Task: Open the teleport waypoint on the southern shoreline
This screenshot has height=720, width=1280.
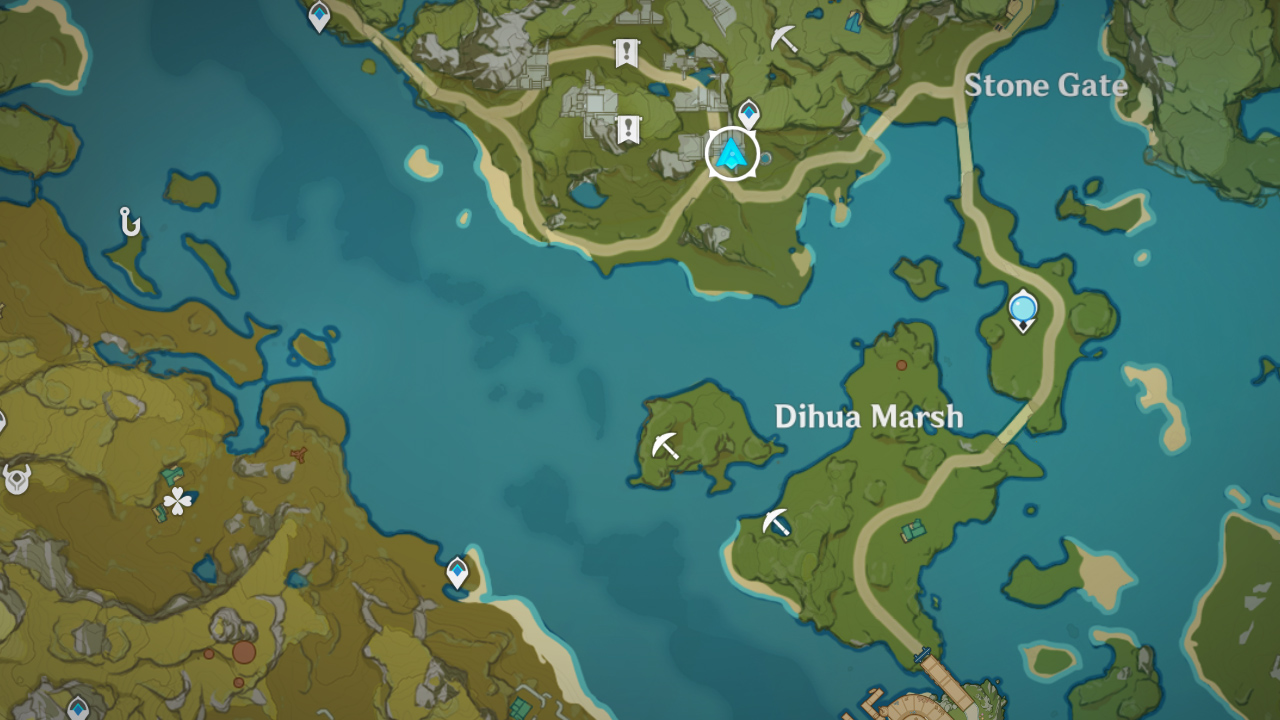Action: pos(456,570)
